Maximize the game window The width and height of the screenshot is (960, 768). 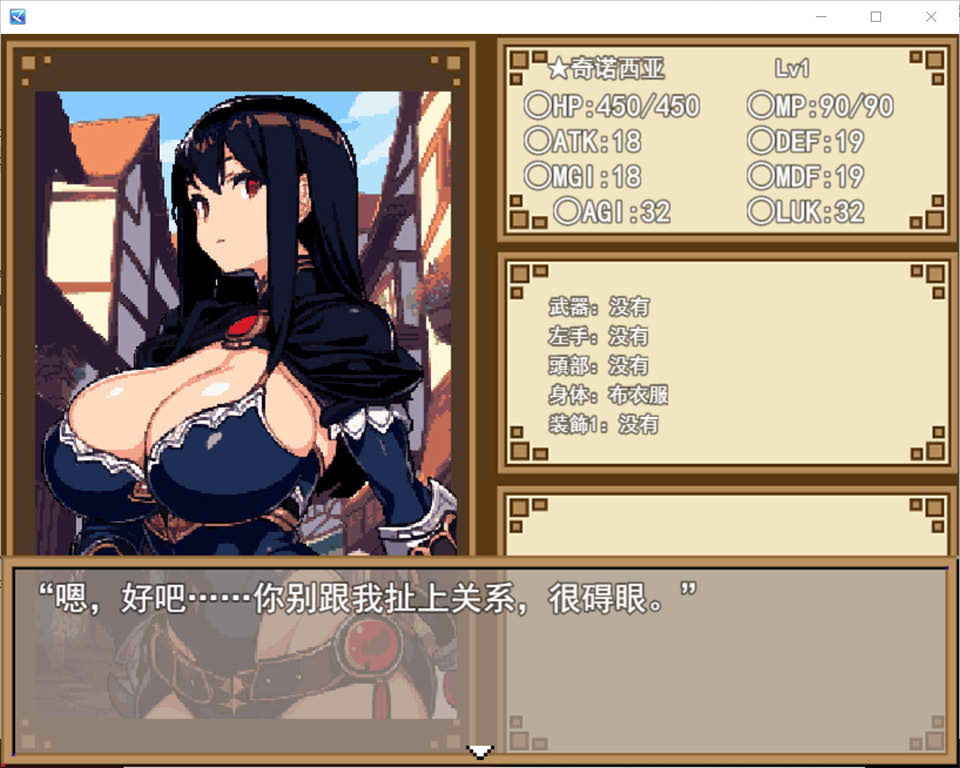[876, 17]
